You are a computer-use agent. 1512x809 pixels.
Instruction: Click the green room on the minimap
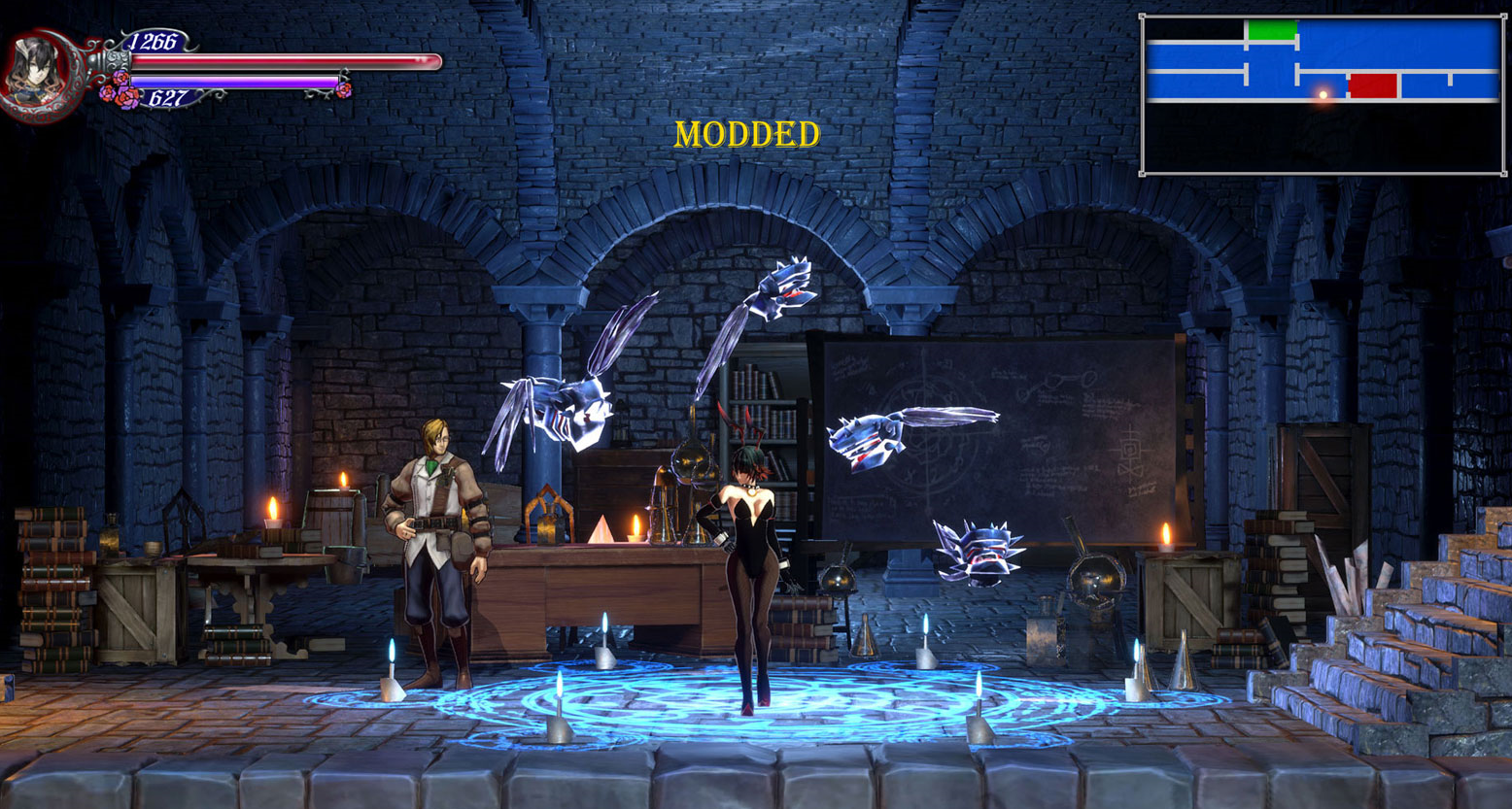coord(1271,31)
